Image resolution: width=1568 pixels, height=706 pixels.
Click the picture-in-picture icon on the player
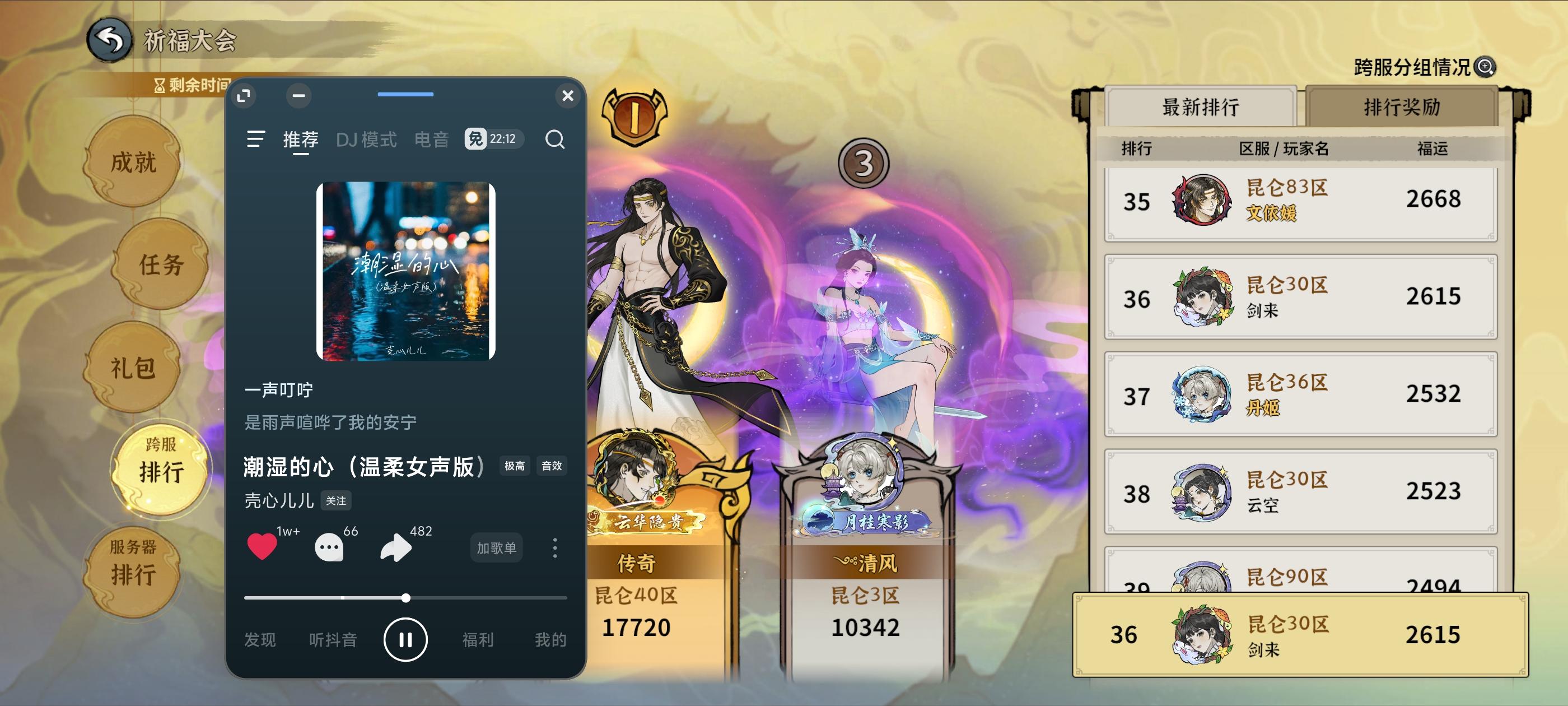click(244, 96)
